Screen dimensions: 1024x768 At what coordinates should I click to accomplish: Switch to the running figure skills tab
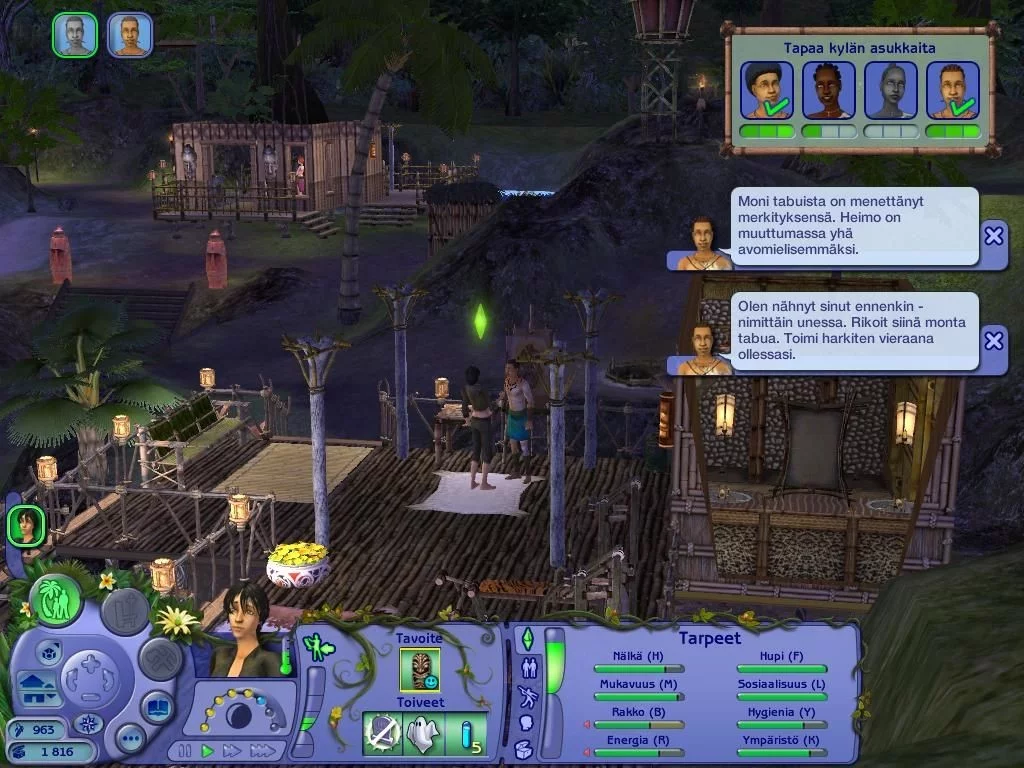click(525, 696)
